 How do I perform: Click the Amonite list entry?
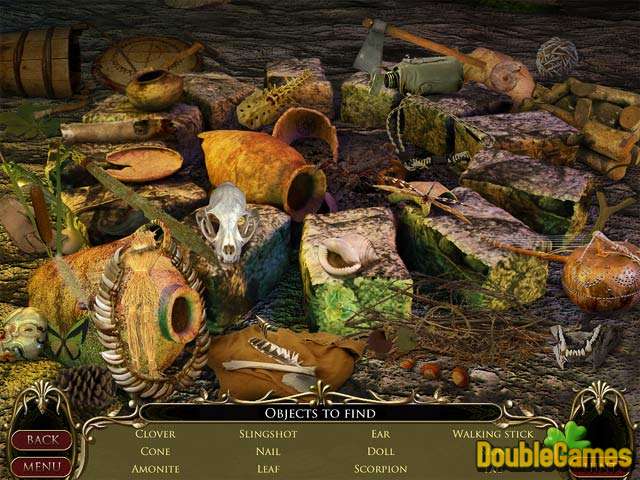[x=155, y=468]
